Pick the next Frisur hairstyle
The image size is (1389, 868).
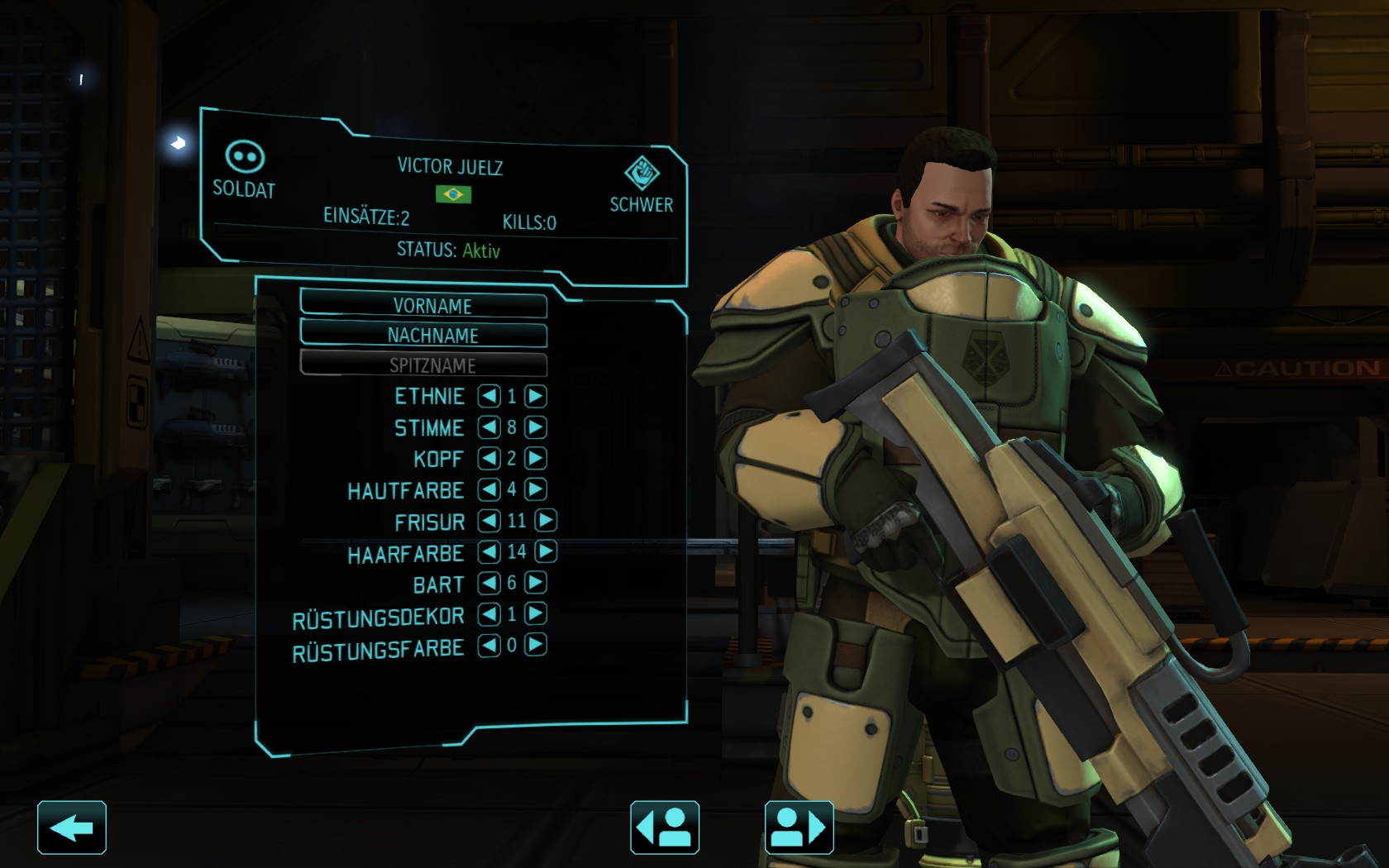(546, 520)
